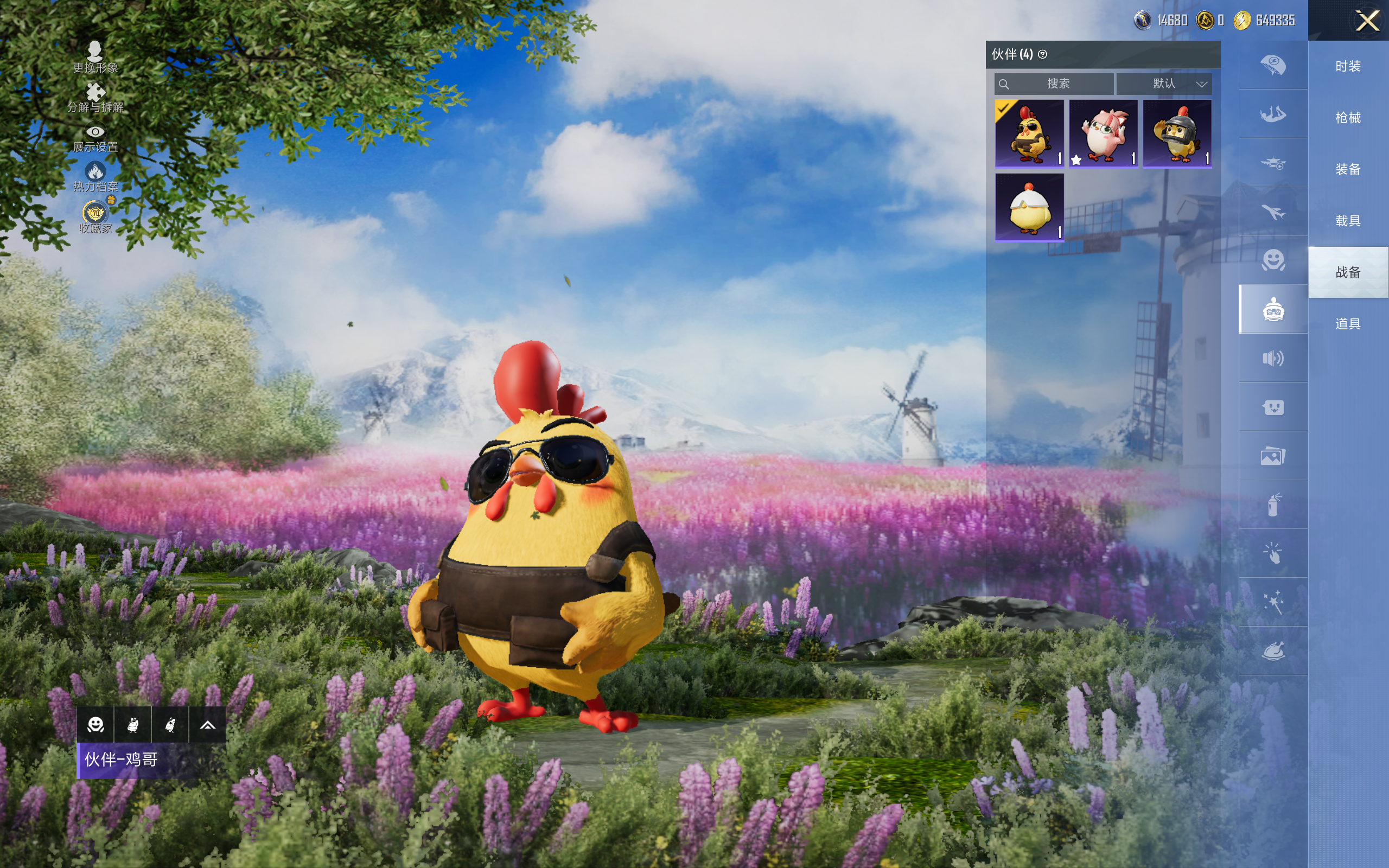Open the 枪械 category tab
This screenshot has width=1389, height=868.
click(x=1348, y=118)
